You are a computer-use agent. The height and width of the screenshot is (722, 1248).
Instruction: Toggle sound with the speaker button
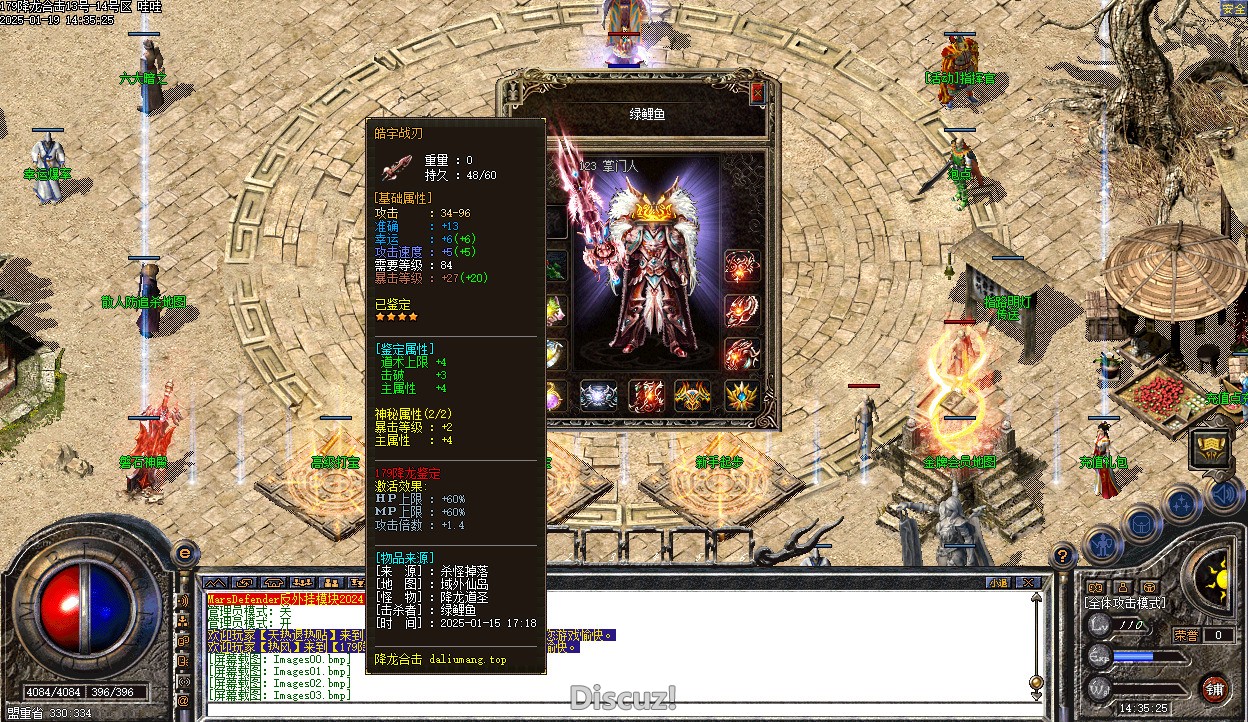1222,494
